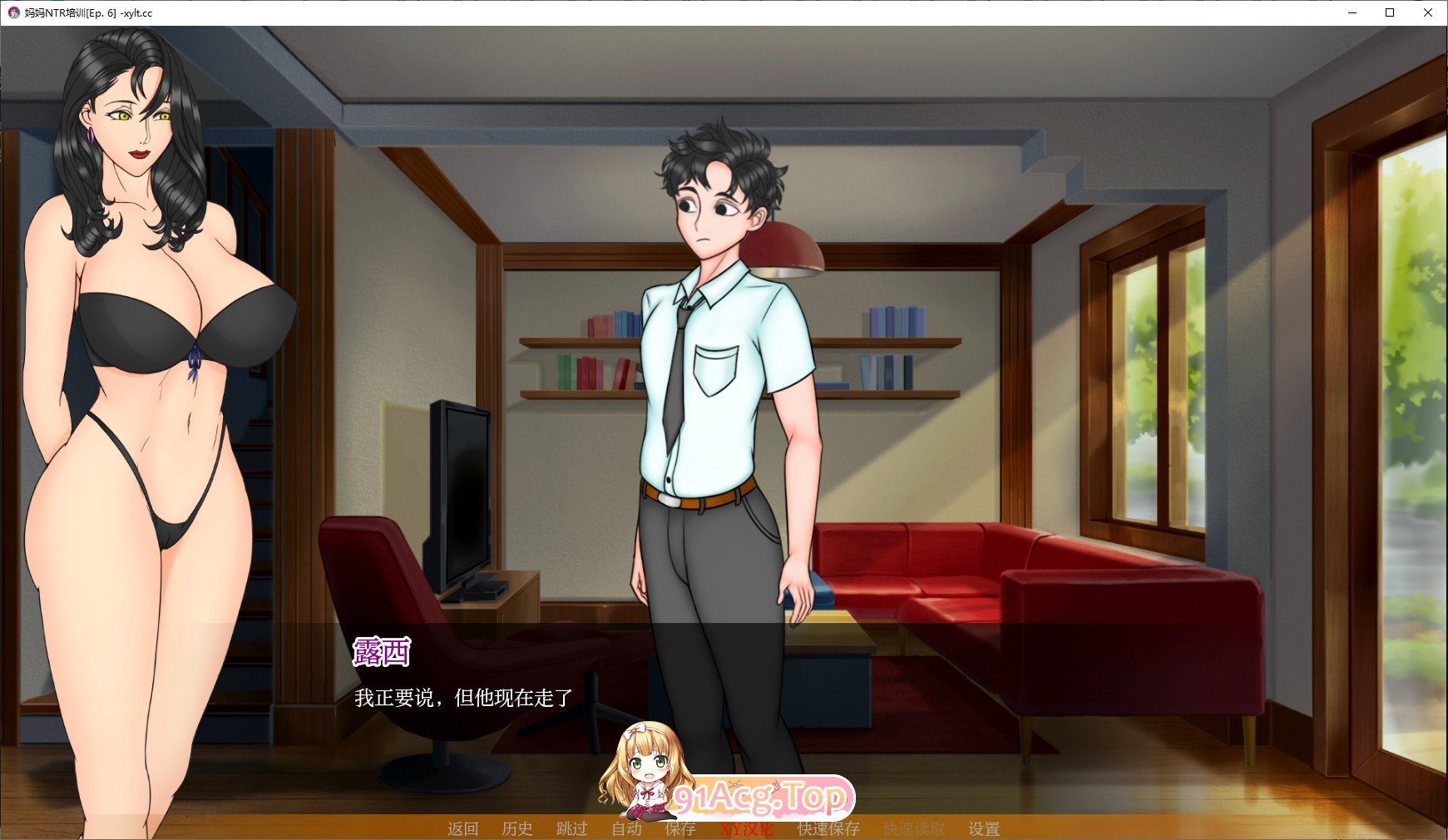The image size is (1448, 840).
Task: Trigger 快速保存 quick save
Action: (829, 828)
